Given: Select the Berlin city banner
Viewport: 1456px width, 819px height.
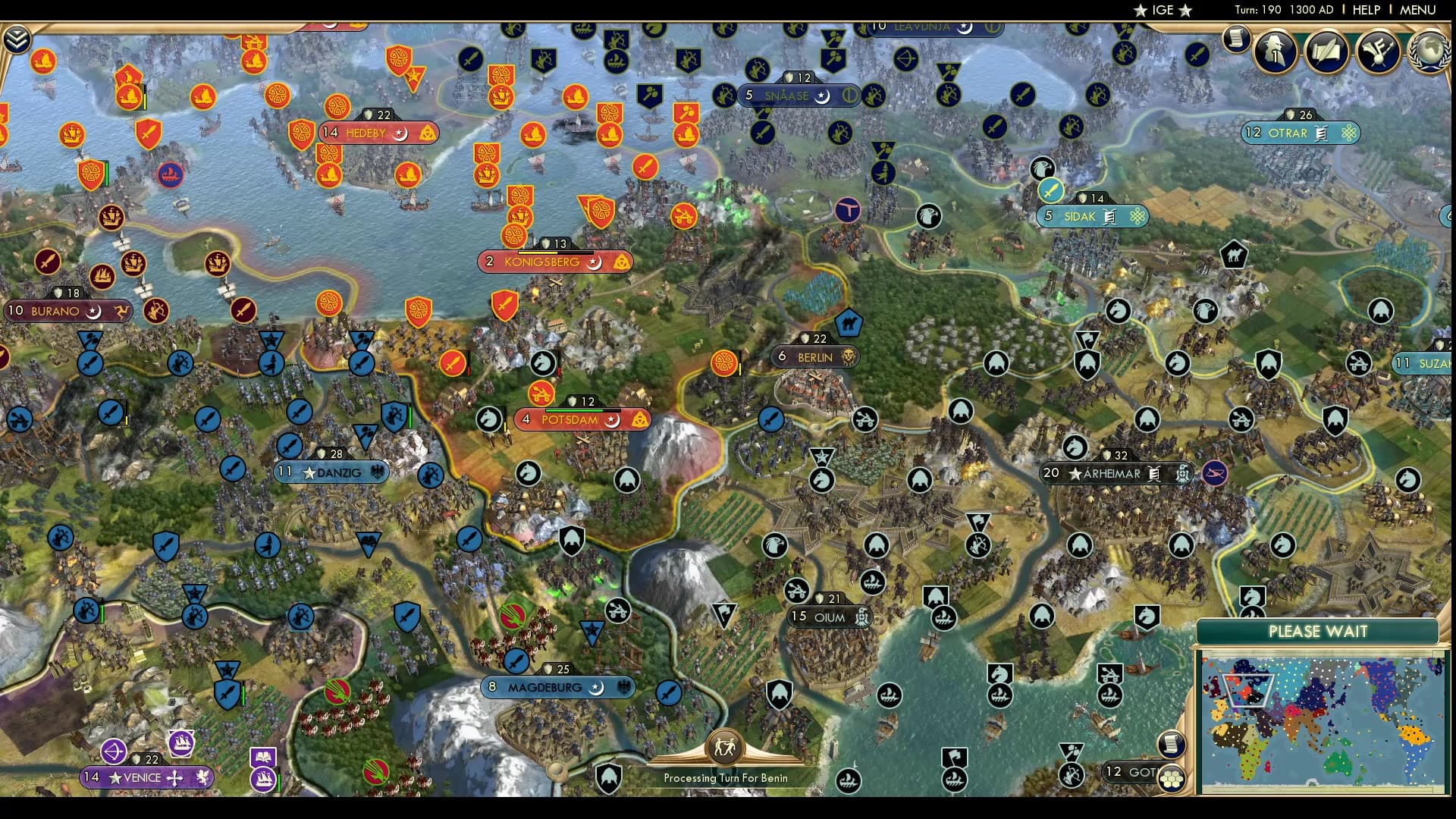Looking at the screenshot, I should (x=815, y=356).
